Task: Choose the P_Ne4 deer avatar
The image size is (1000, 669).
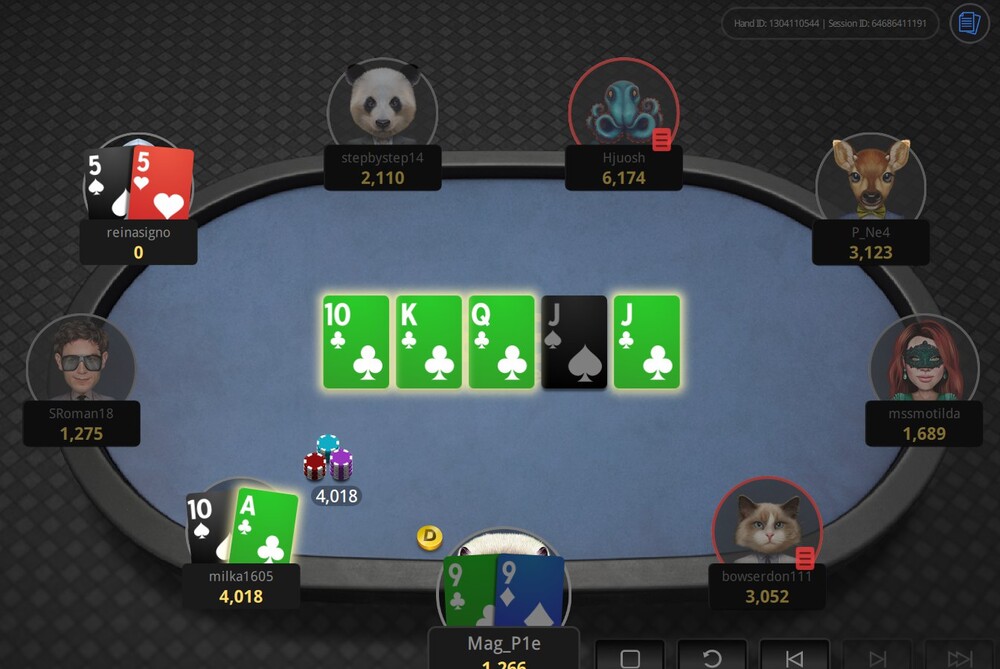Action: tap(870, 180)
